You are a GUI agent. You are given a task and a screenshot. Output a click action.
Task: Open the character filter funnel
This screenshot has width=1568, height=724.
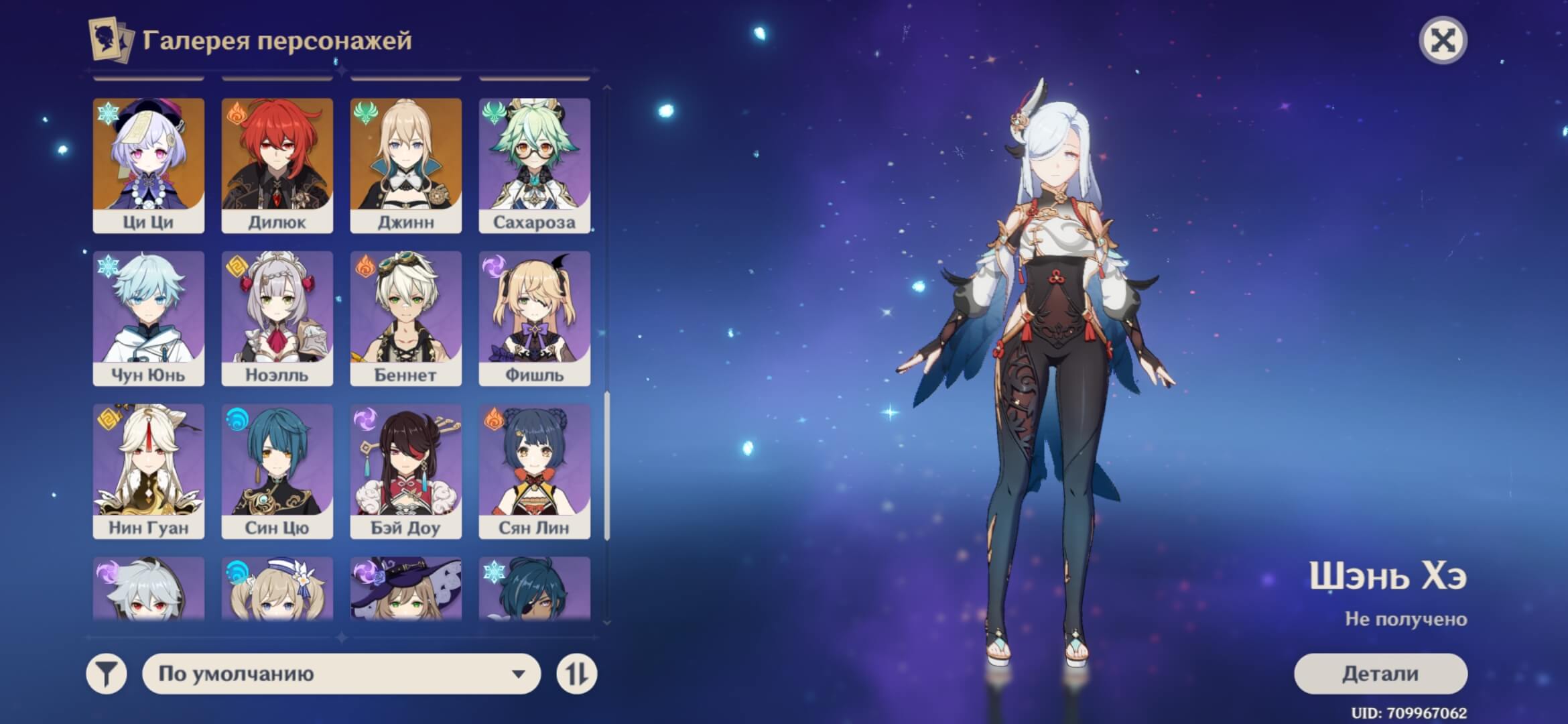[x=107, y=674]
